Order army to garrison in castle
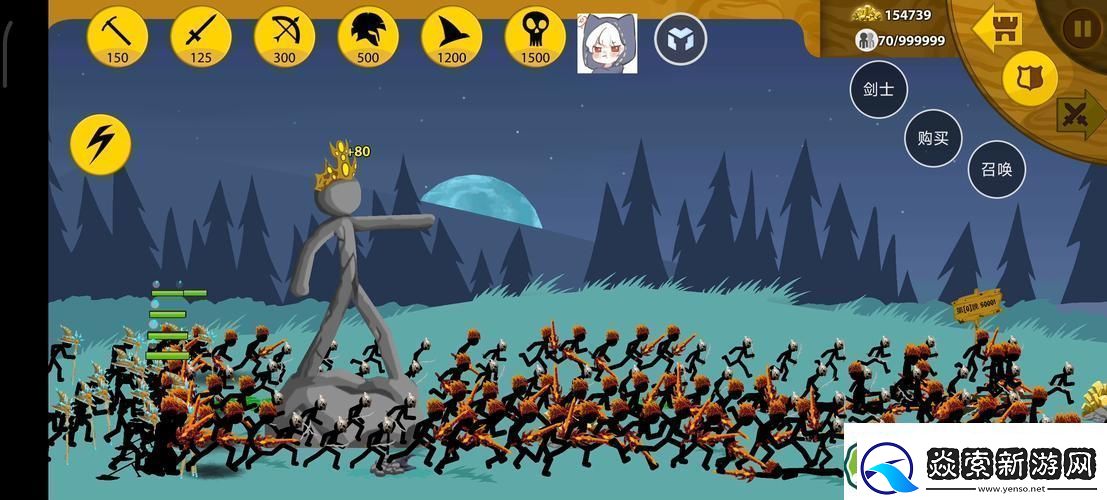 998,27
